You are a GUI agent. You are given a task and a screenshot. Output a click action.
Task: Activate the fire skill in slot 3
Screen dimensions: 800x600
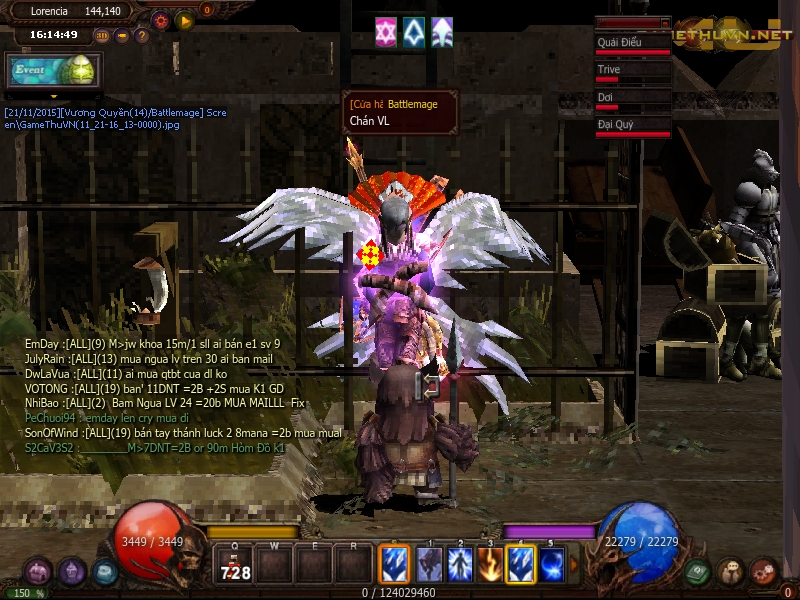pos(490,565)
